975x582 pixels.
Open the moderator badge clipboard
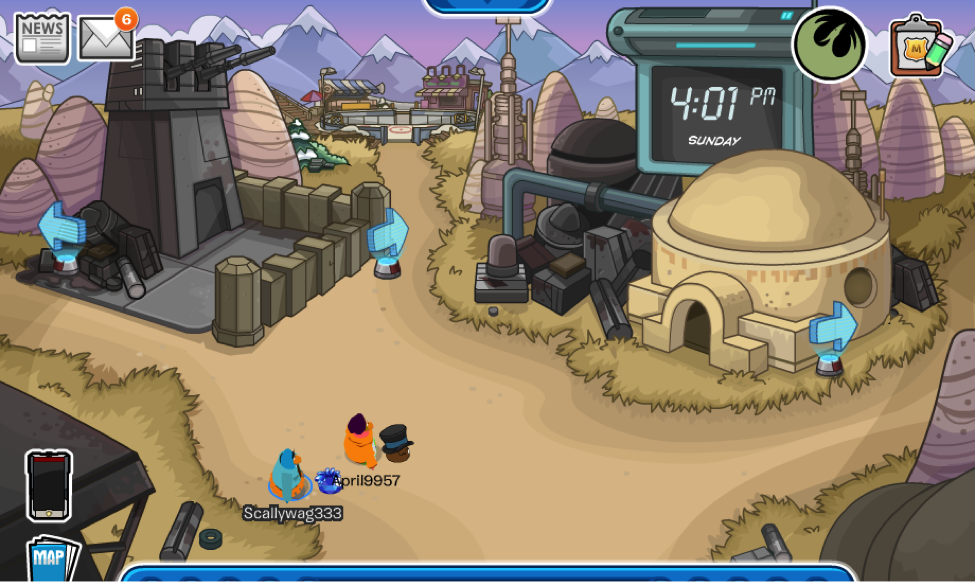919,46
